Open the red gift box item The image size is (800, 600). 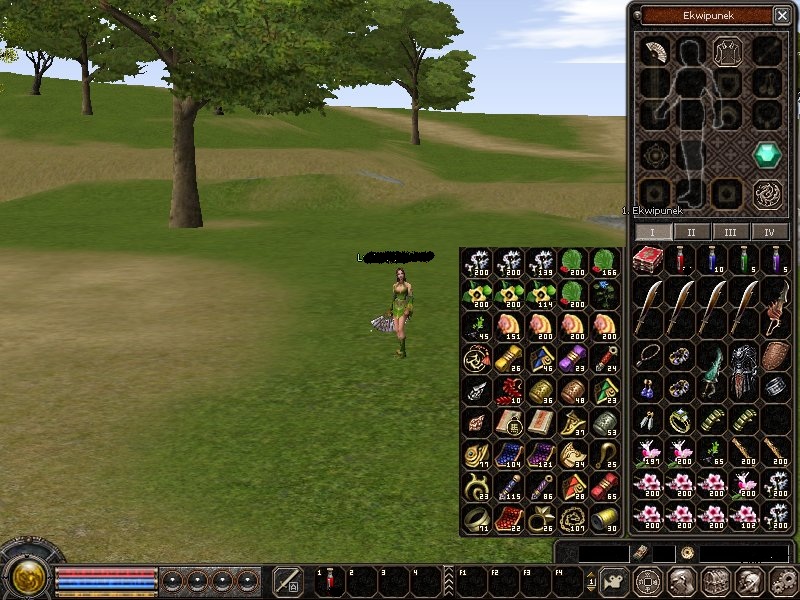[649, 260]
